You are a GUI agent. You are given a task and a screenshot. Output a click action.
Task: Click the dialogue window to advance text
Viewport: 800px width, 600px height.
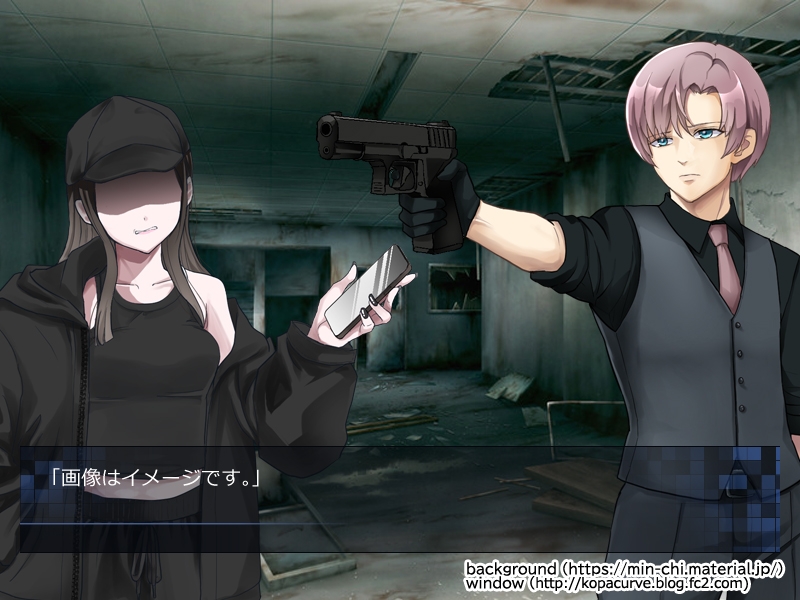coord(398,498)
